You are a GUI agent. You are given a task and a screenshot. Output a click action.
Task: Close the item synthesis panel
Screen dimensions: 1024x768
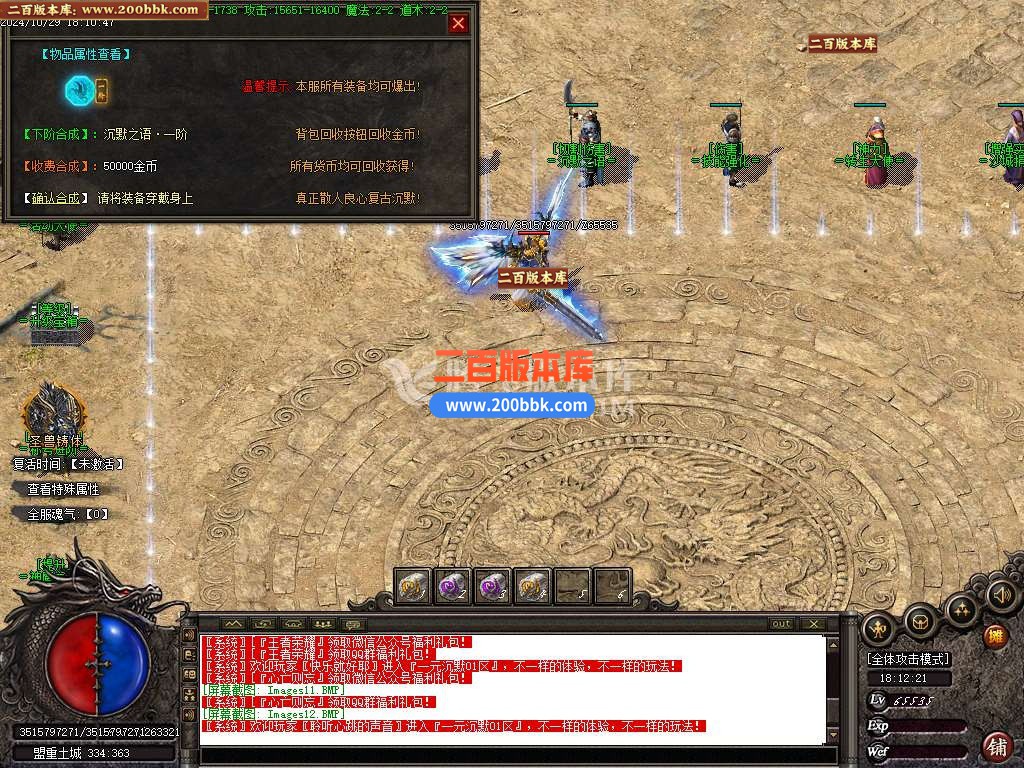coord(458,24)
